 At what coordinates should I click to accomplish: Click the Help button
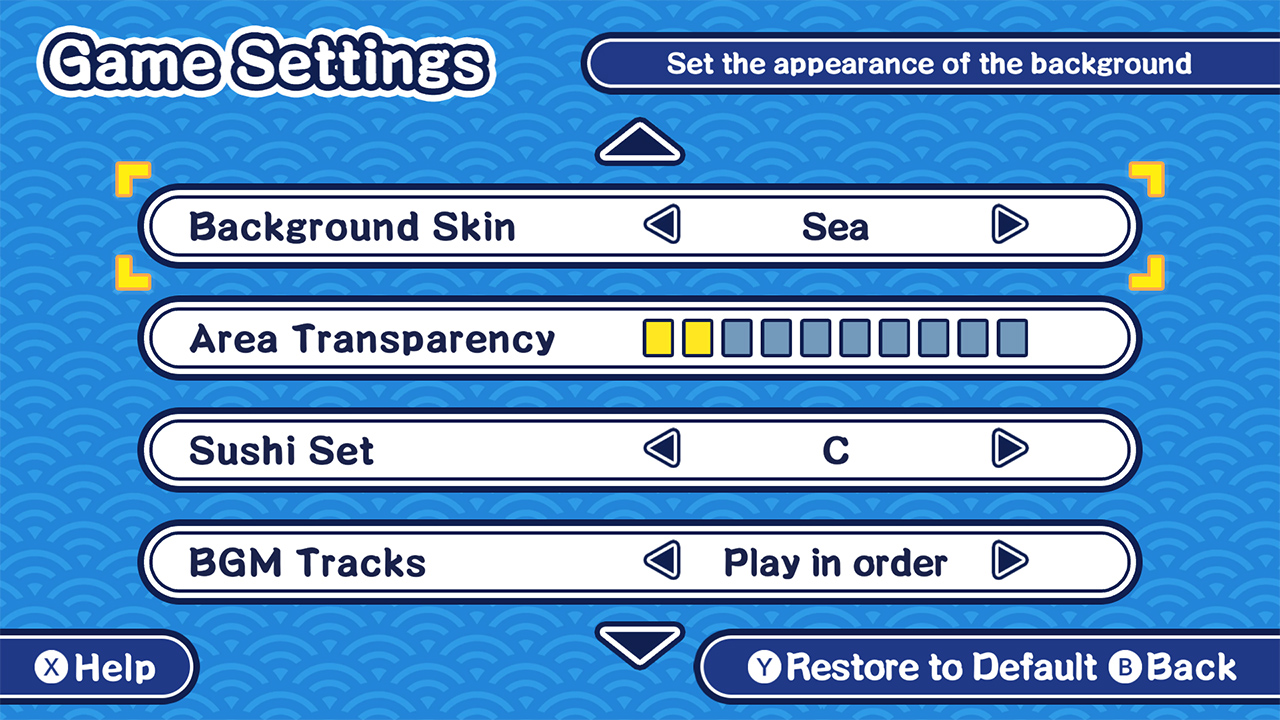click(x=95, y=667)
